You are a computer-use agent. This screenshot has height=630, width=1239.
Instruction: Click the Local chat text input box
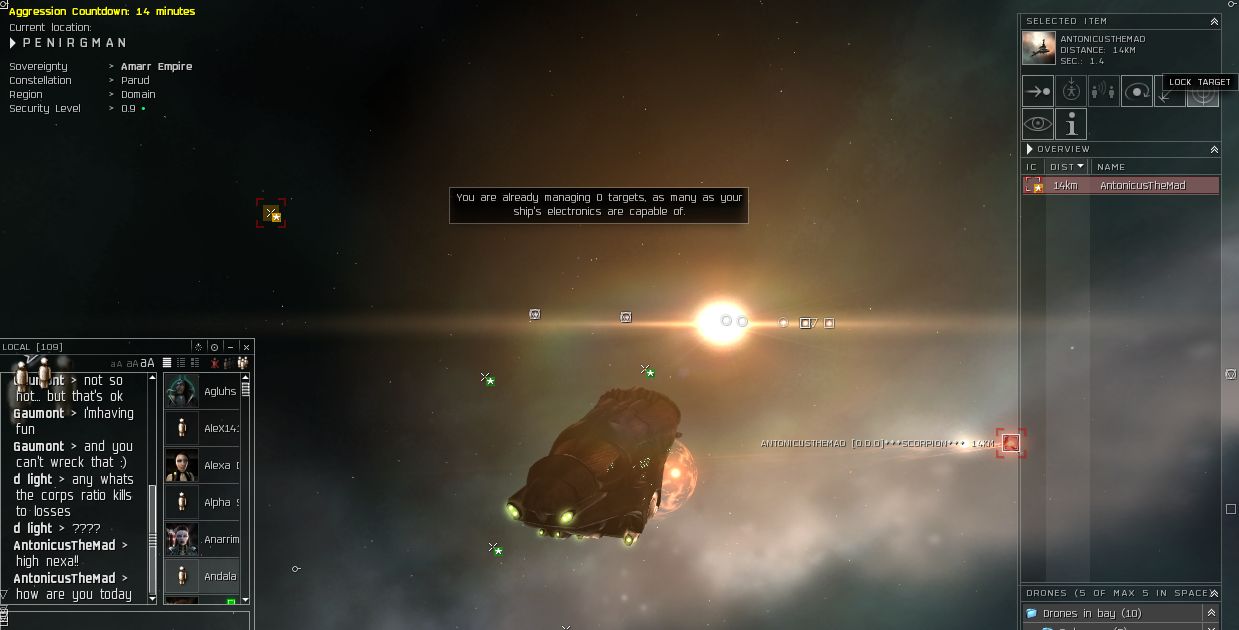125,620
